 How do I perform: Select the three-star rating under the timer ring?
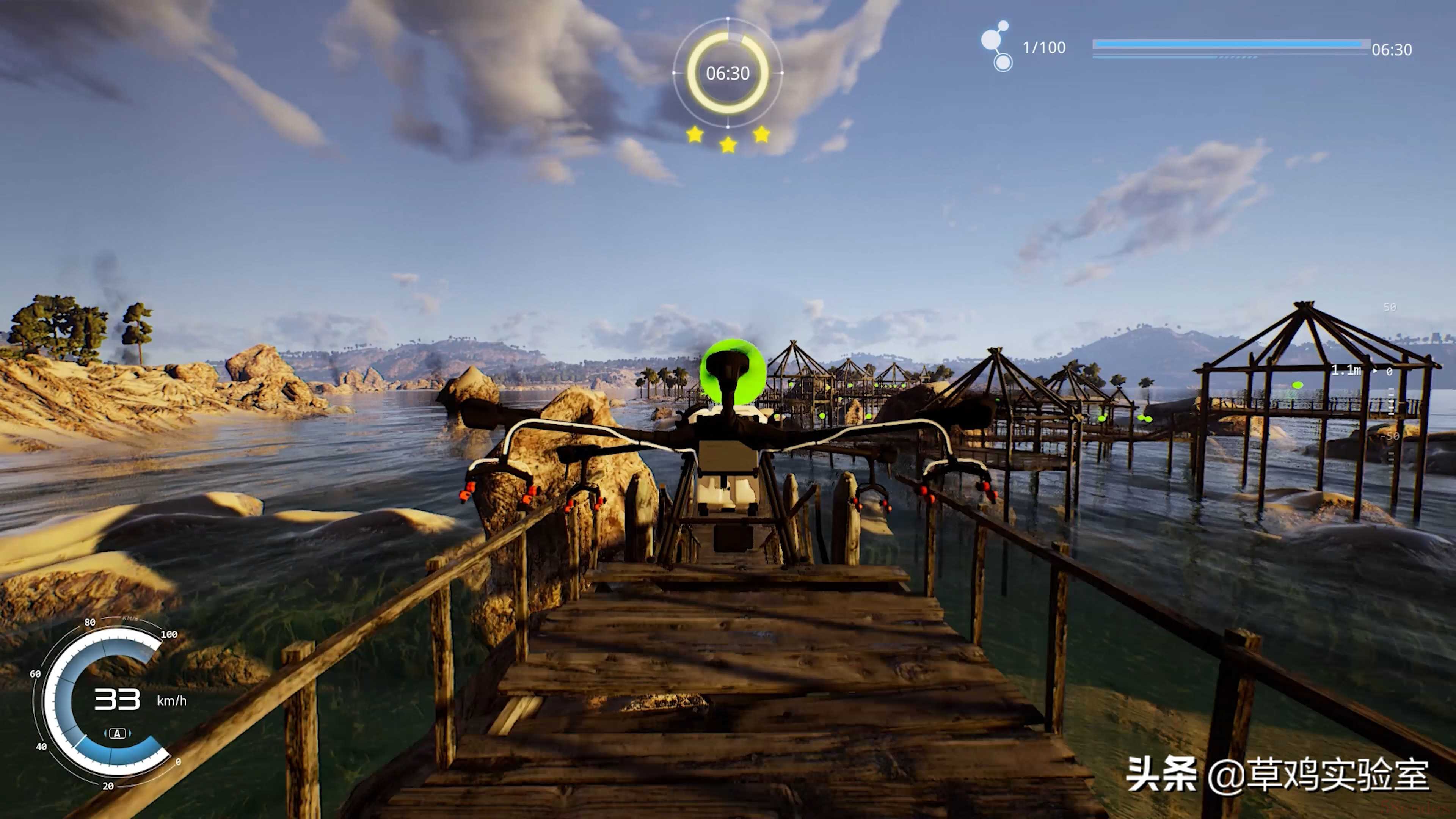click(728, 138)
